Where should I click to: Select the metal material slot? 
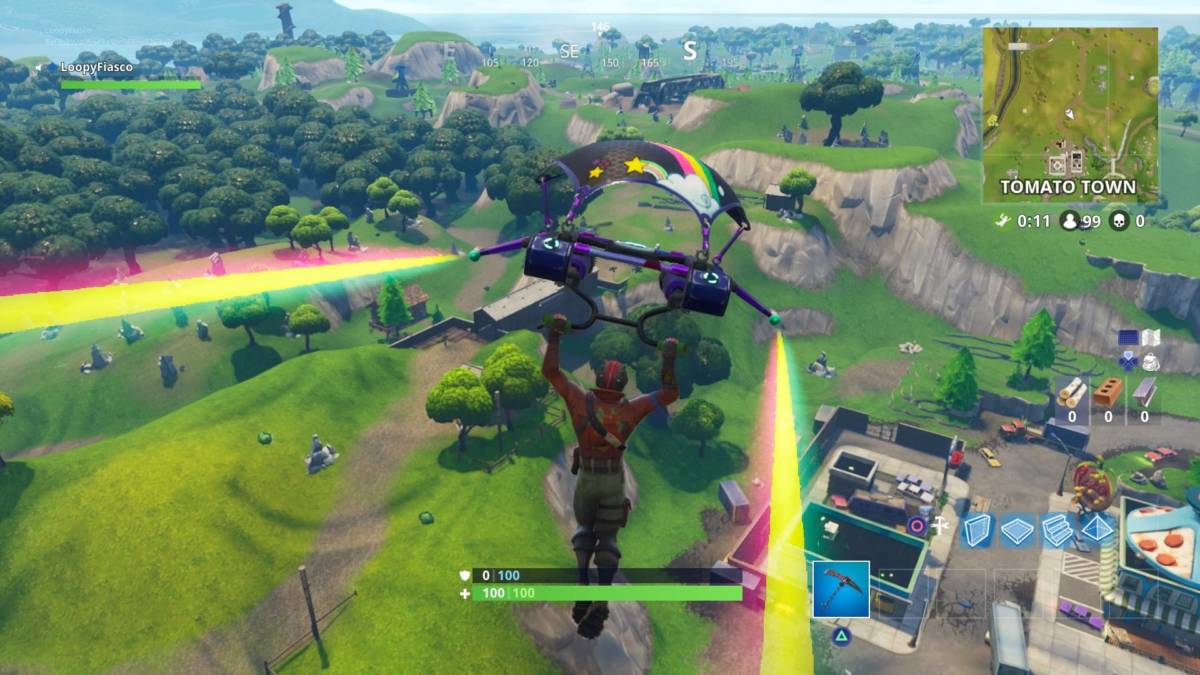[x=1144, y=393]
